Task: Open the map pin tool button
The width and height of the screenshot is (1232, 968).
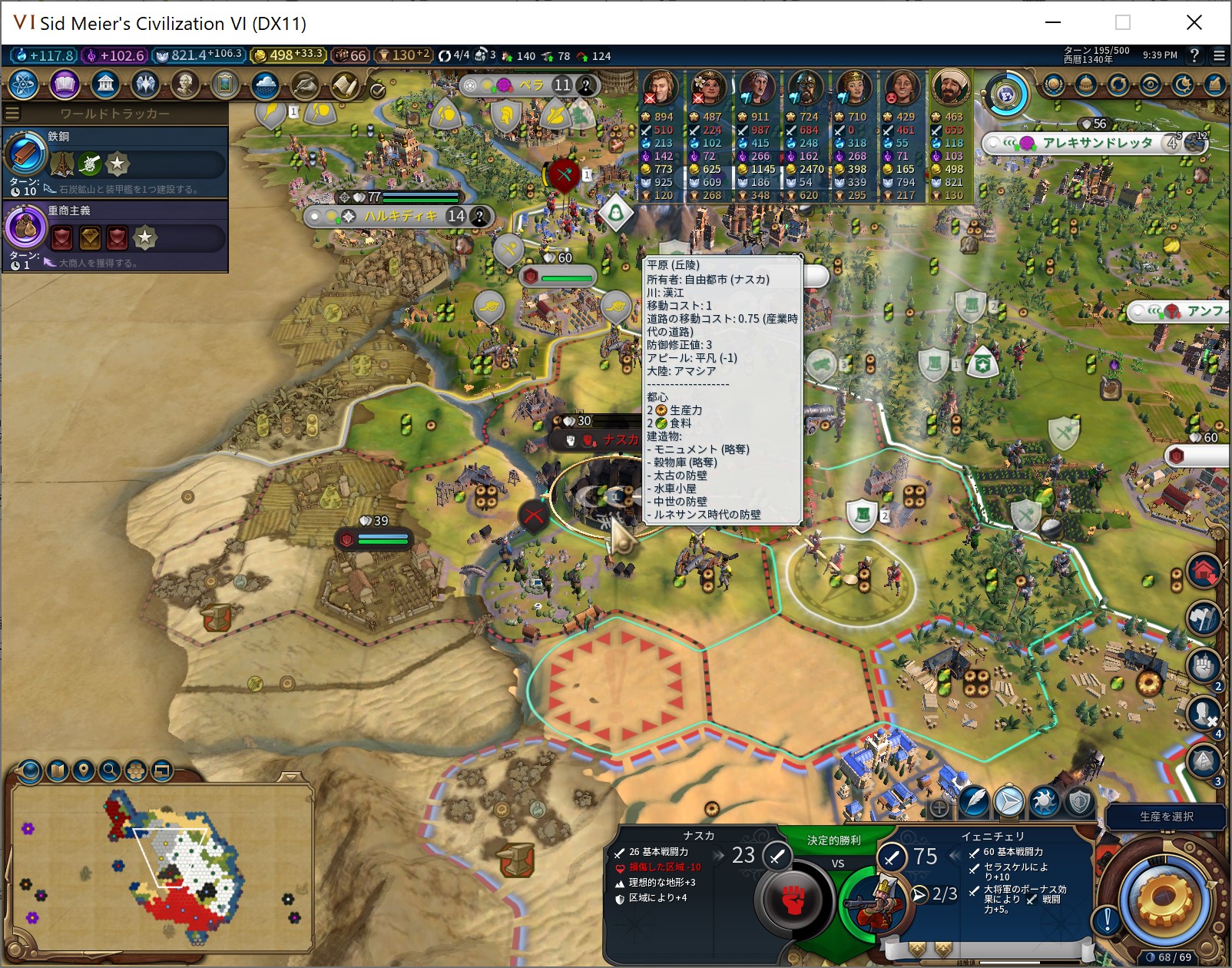Action: [x=84, y=771]
